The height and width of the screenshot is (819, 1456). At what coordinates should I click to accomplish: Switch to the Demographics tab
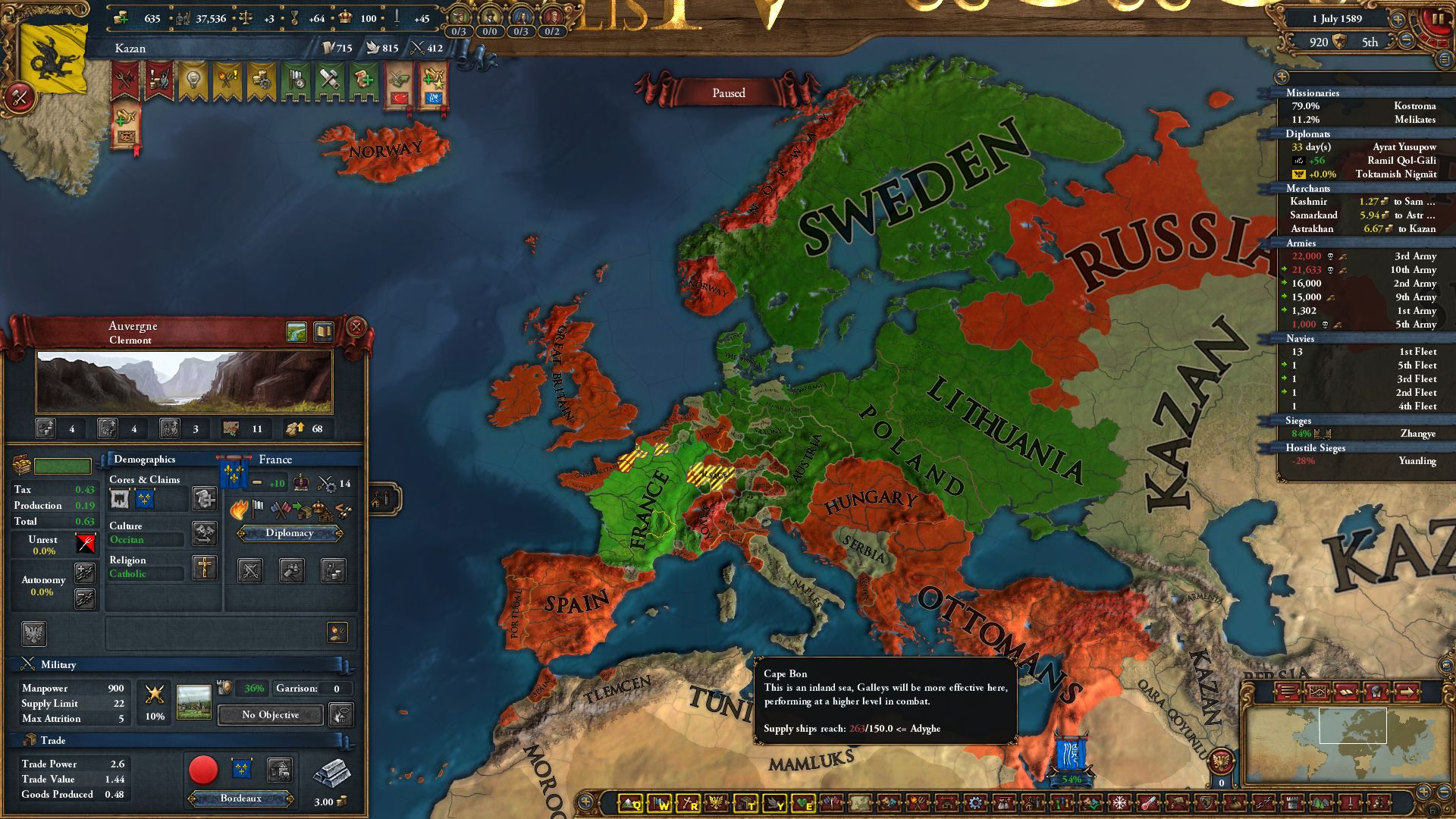pos(144,460)
